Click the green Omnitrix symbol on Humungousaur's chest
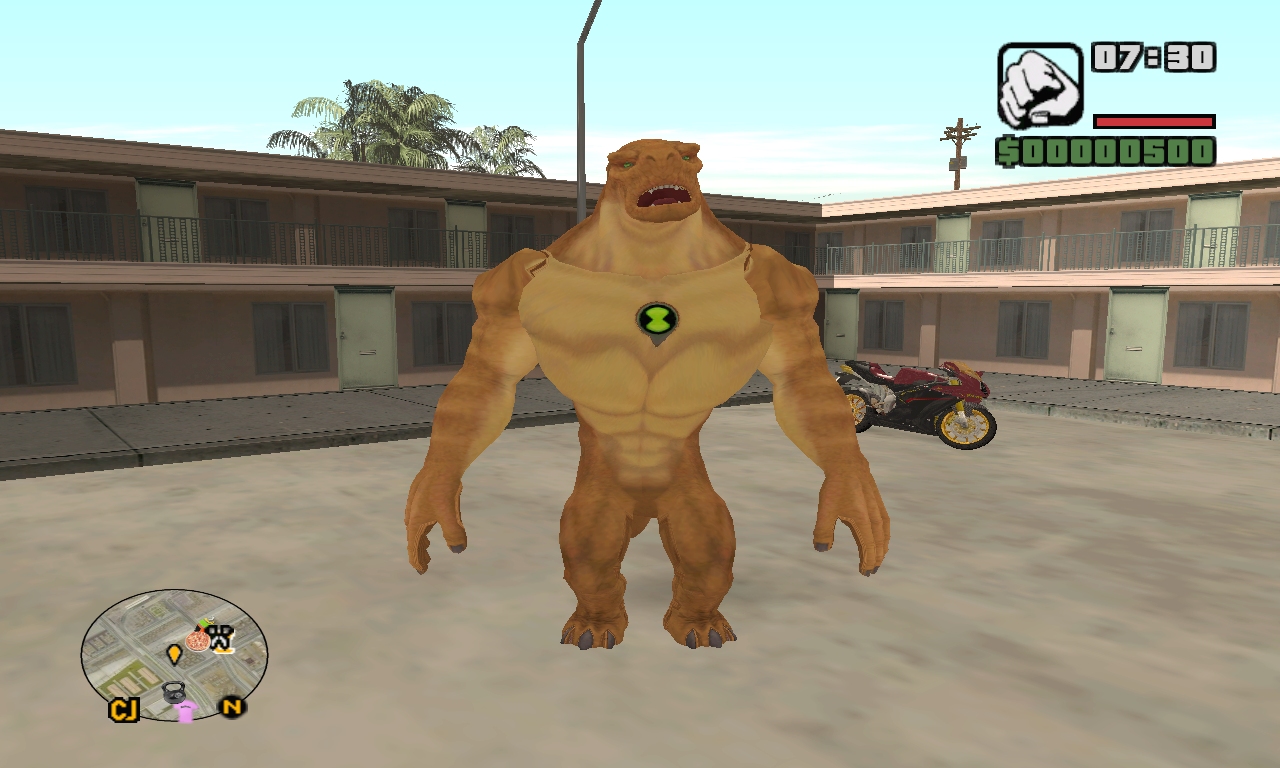The width and height of the screenshot is (1280, 768). [655, 319]
